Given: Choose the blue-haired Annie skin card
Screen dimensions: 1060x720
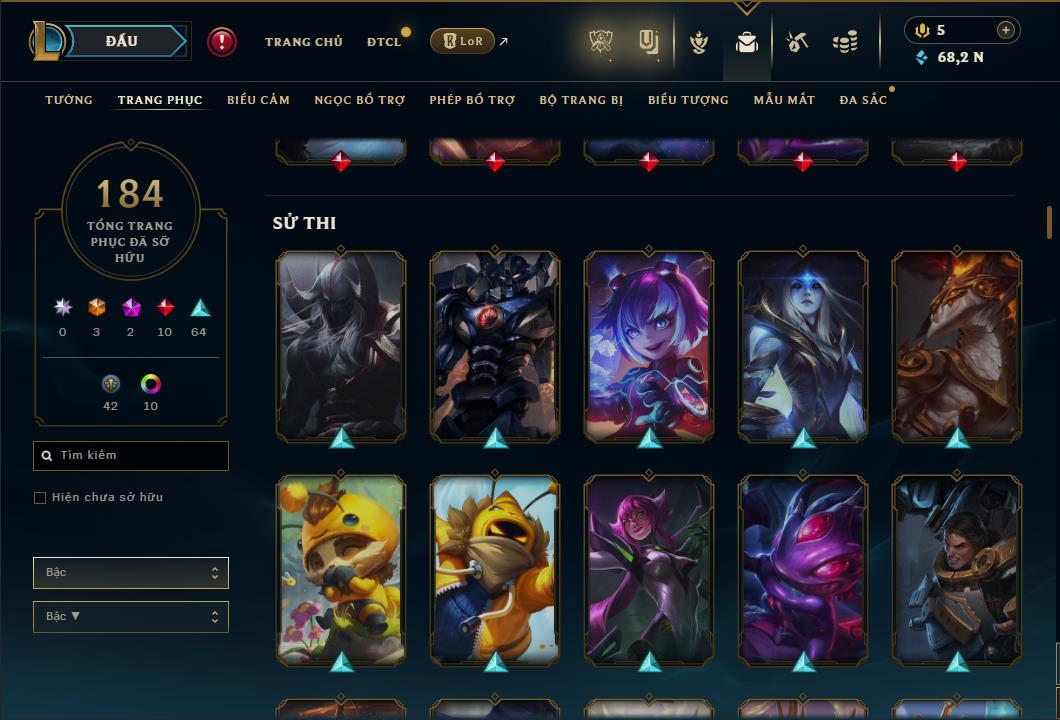Looking at the screenshot, I should coord(649,345).
